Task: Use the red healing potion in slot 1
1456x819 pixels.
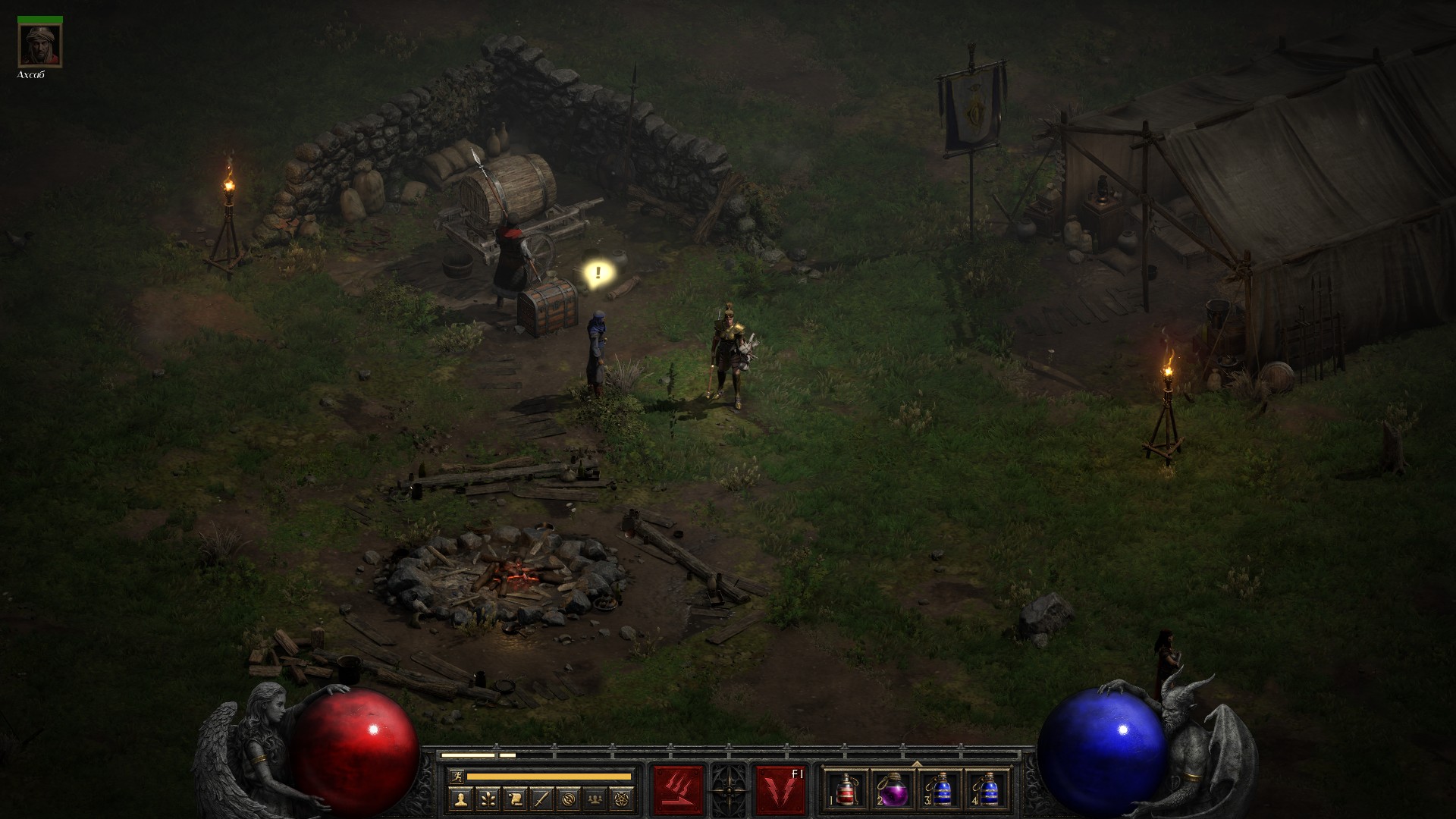Action: pyautogui.click(x=846, y=790)
